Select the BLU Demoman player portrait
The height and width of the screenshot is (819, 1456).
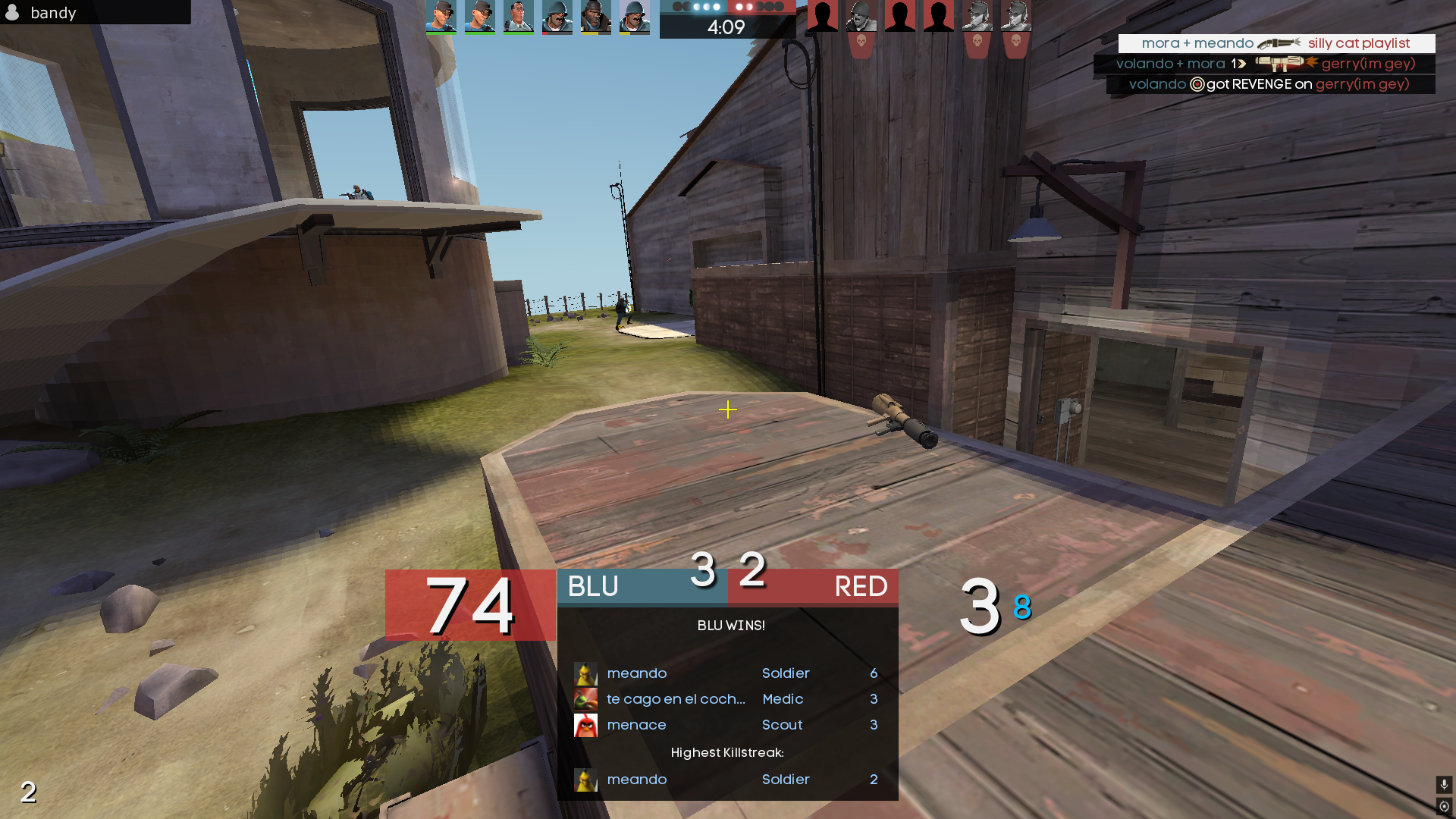[595, 17]
